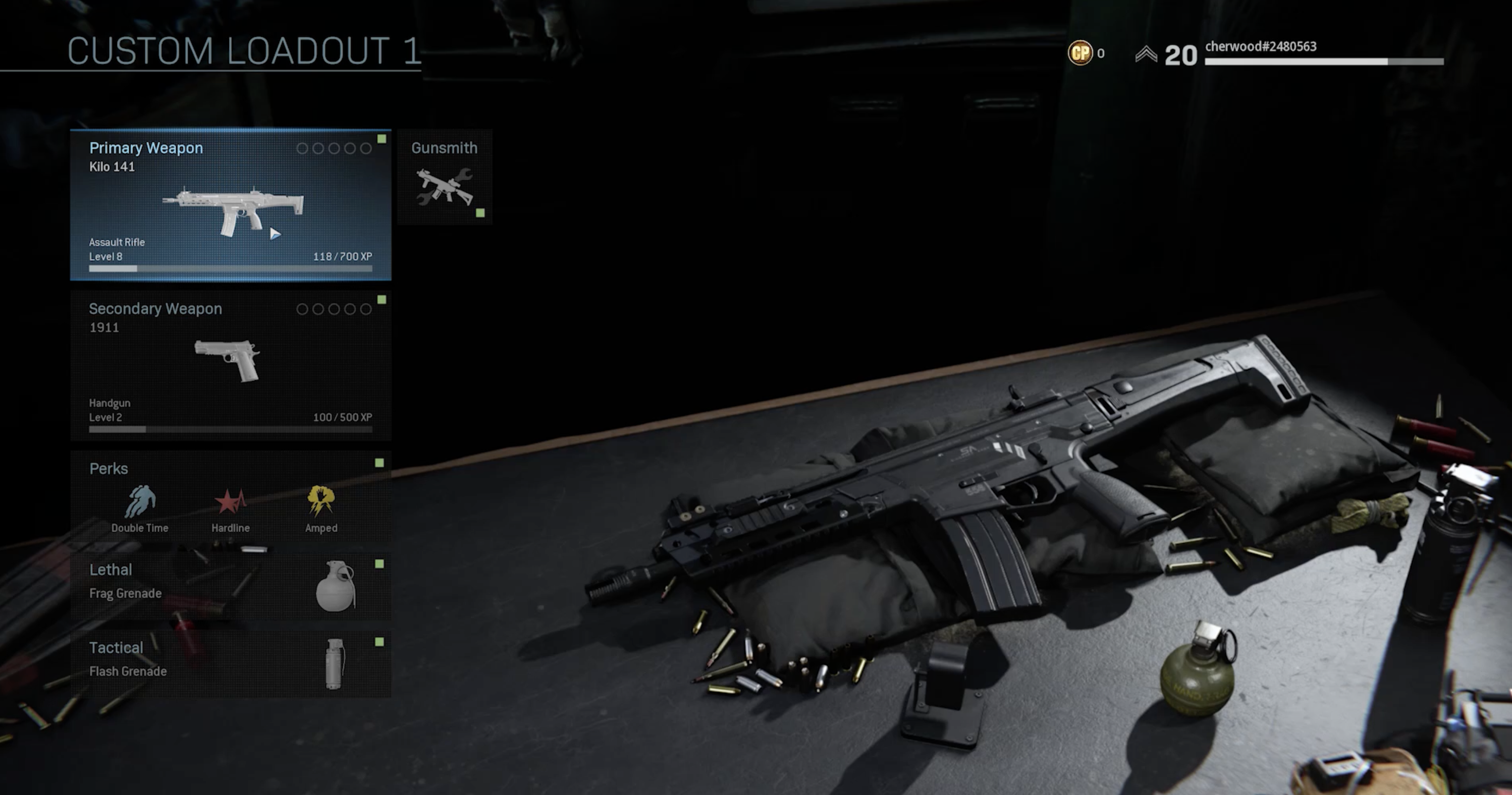Open the Lethal Frag Grenade slot
The width and height of the screenshot is (1512, 795).
point(230,586)
